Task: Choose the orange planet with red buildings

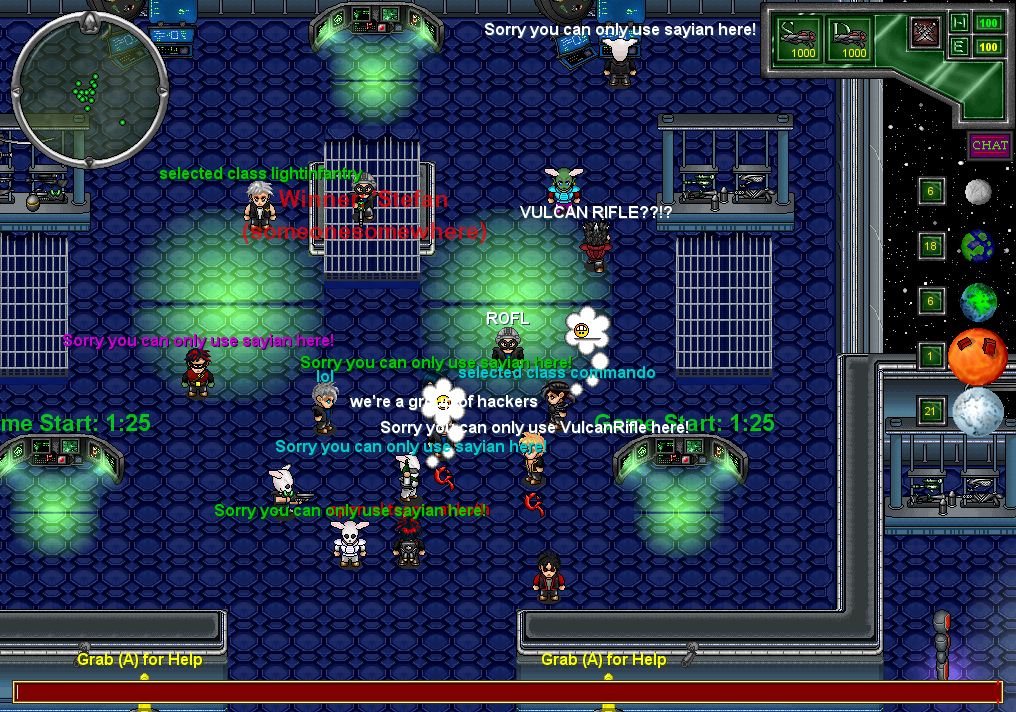Action: click(977, 356)
